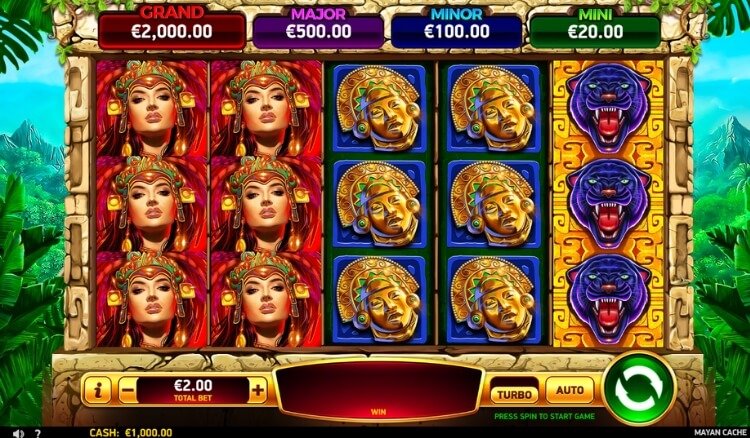Open the paytable info button
The width and height of the screenshot is (750, 438).
(x=96, y=390)
